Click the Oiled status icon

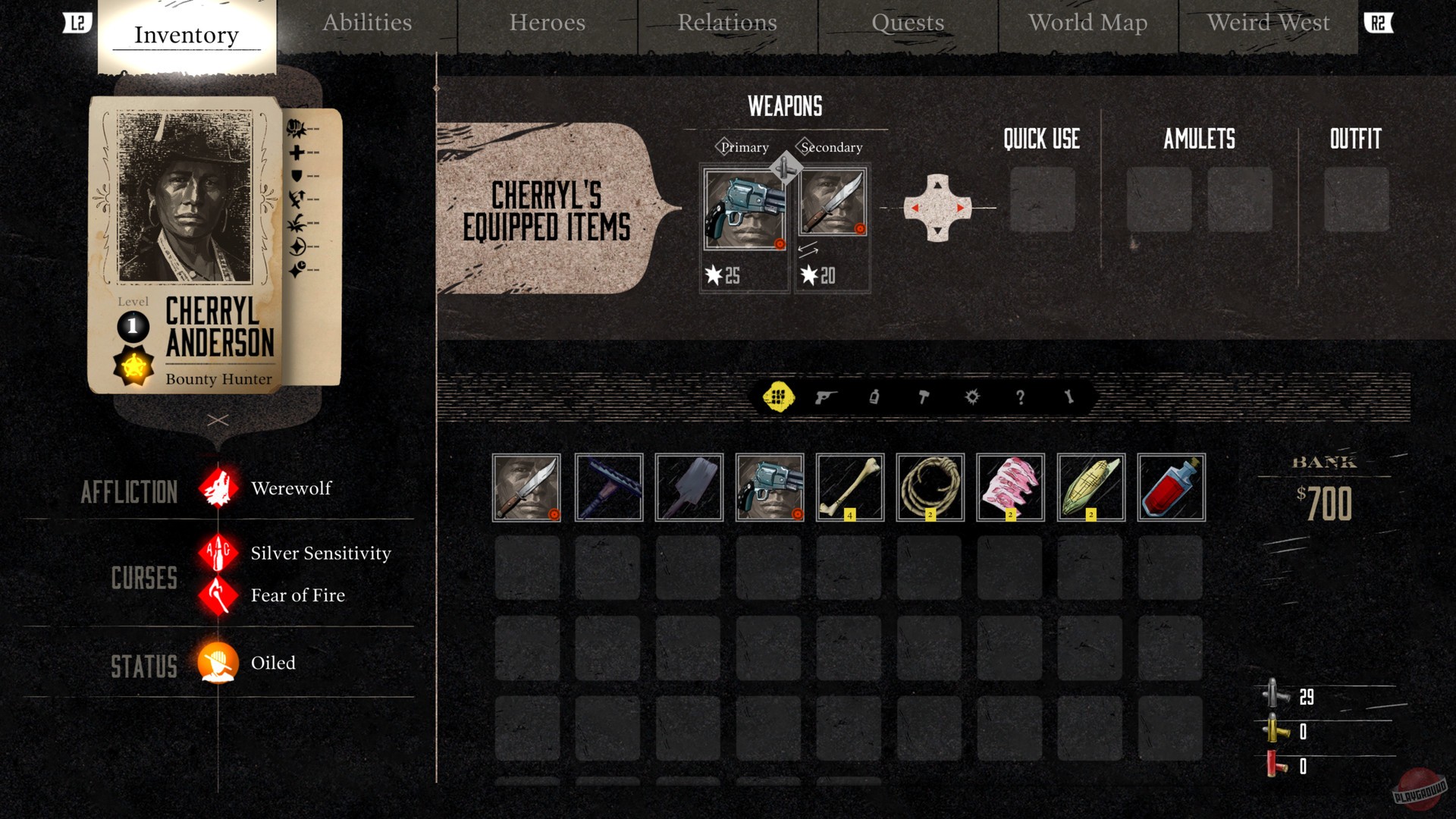pyautogui.click(x=218, y=662)
